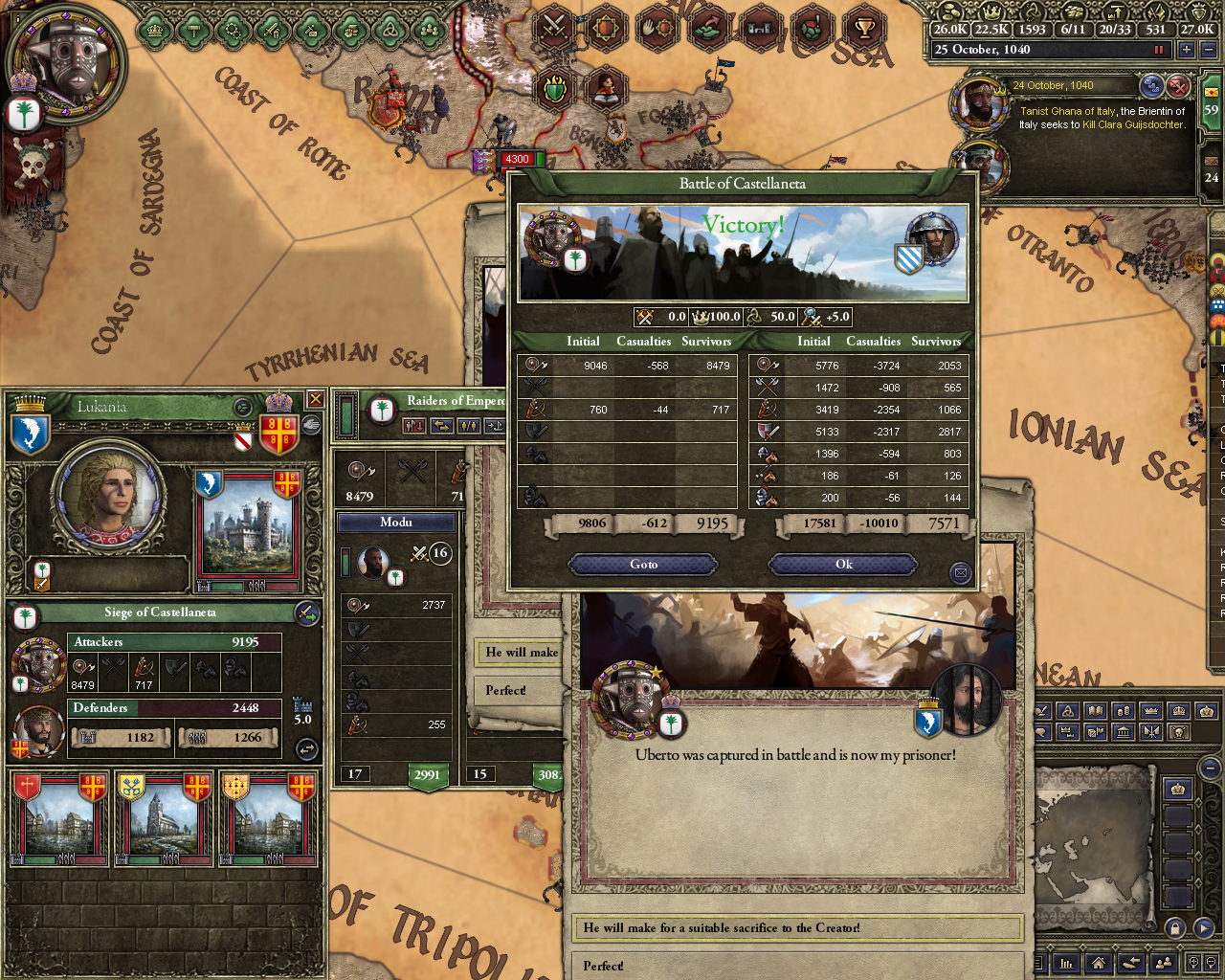Select the Modu commander entry in the army panel
1225x980 pixels.
tap(397, 522)
